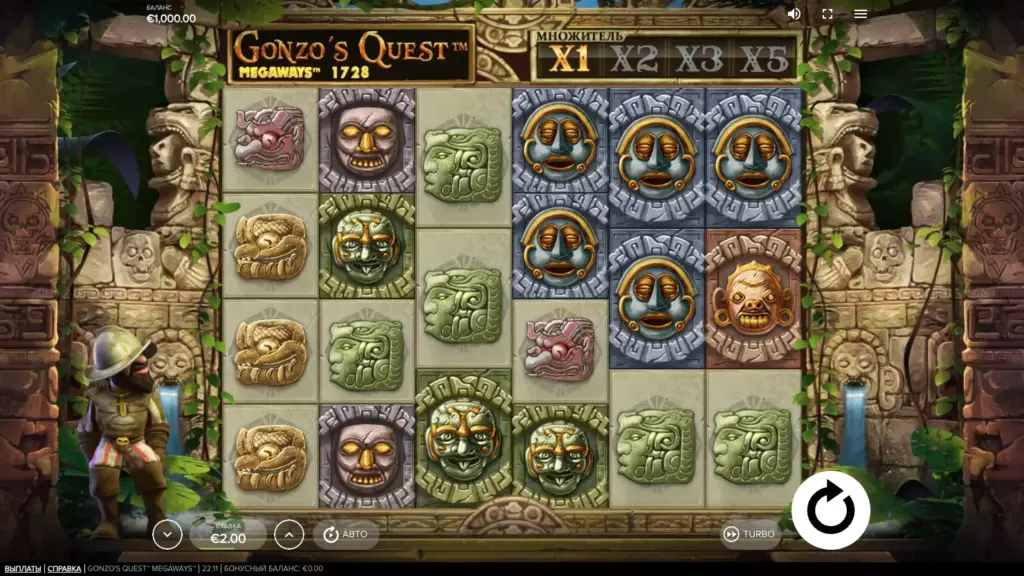This screenshot has height=576, width=1024.
Task: Open the hamburger menu
Action: pyautogui.click(x=860, y=14)
